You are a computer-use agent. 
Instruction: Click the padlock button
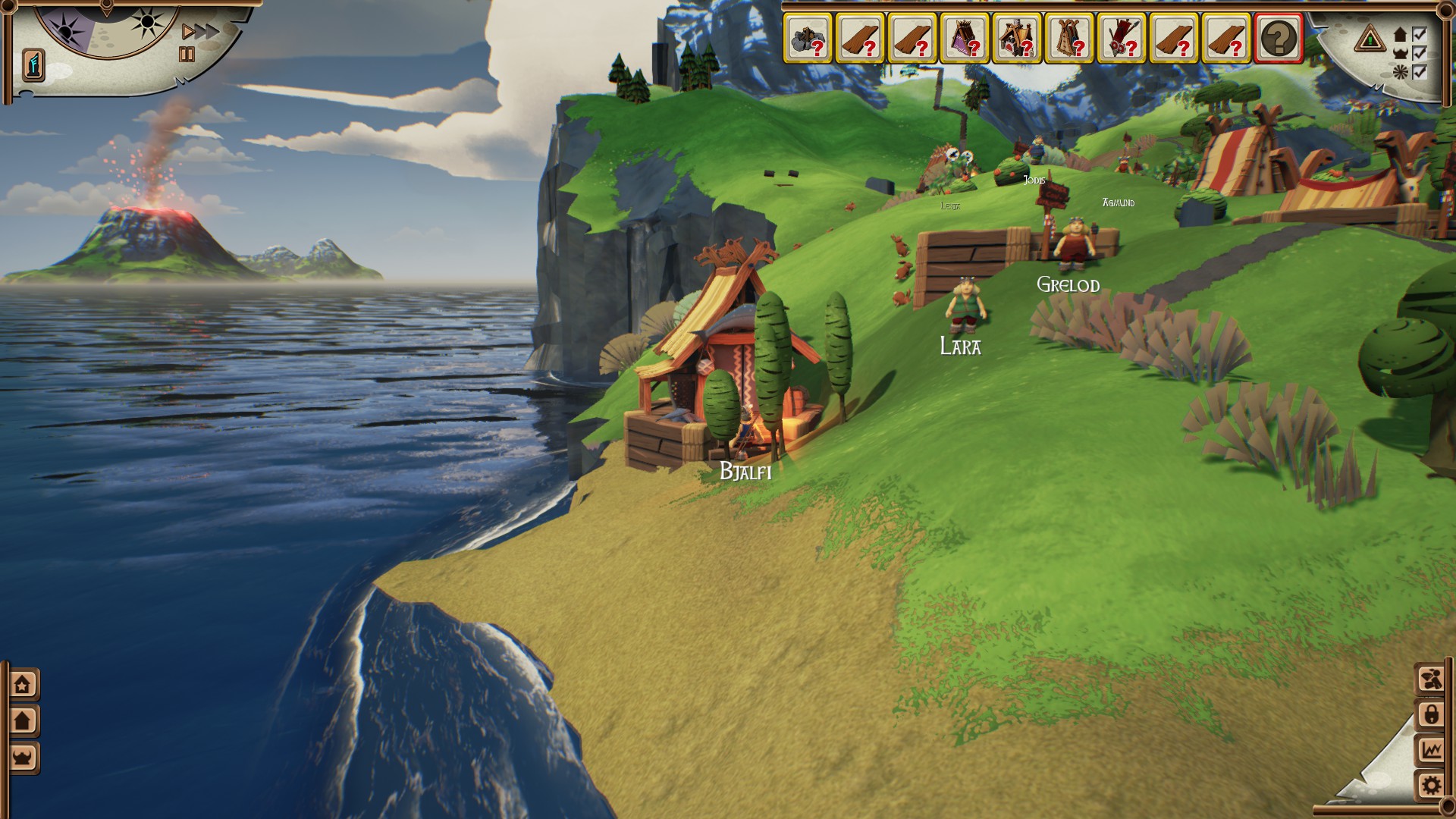click(1431, 714)
